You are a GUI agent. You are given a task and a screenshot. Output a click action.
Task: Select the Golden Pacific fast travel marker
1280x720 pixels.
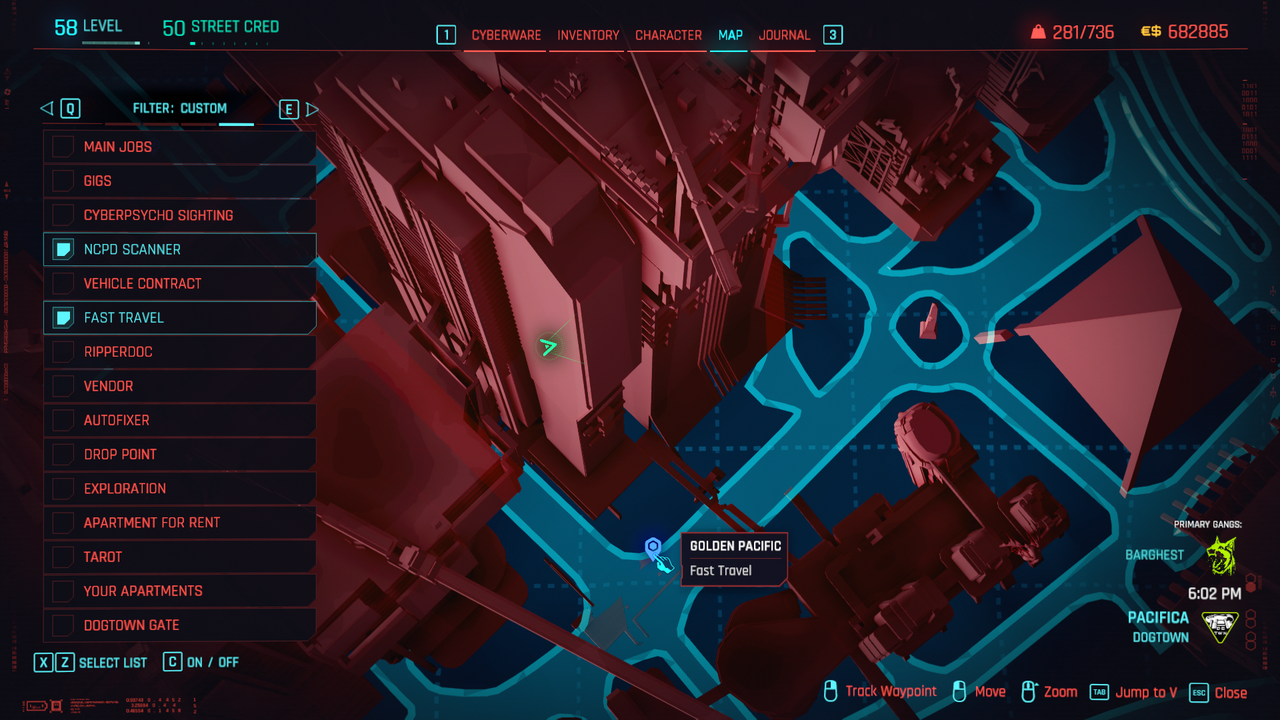653,547
